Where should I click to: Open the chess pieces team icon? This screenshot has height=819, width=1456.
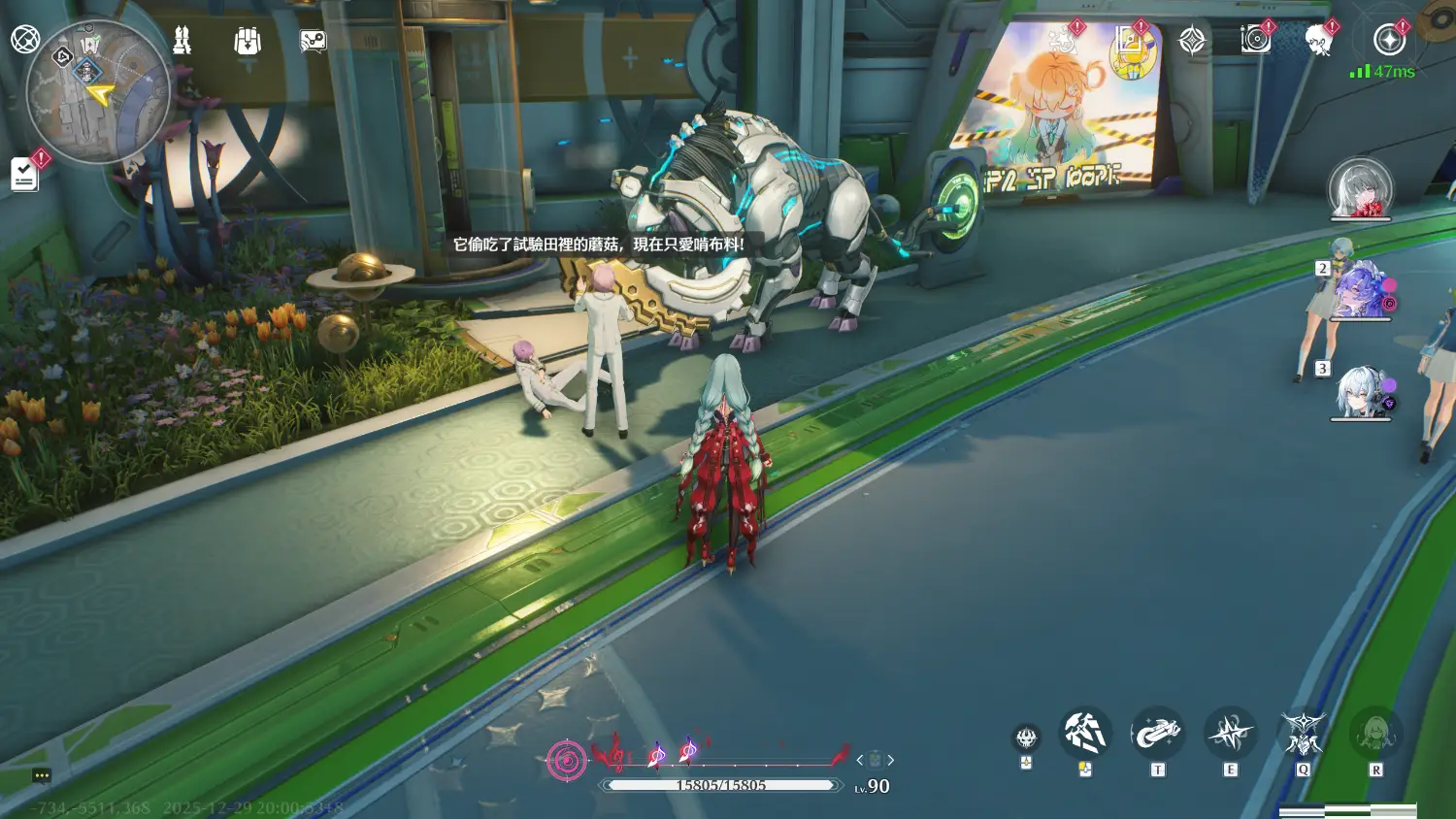pos(182,41)
